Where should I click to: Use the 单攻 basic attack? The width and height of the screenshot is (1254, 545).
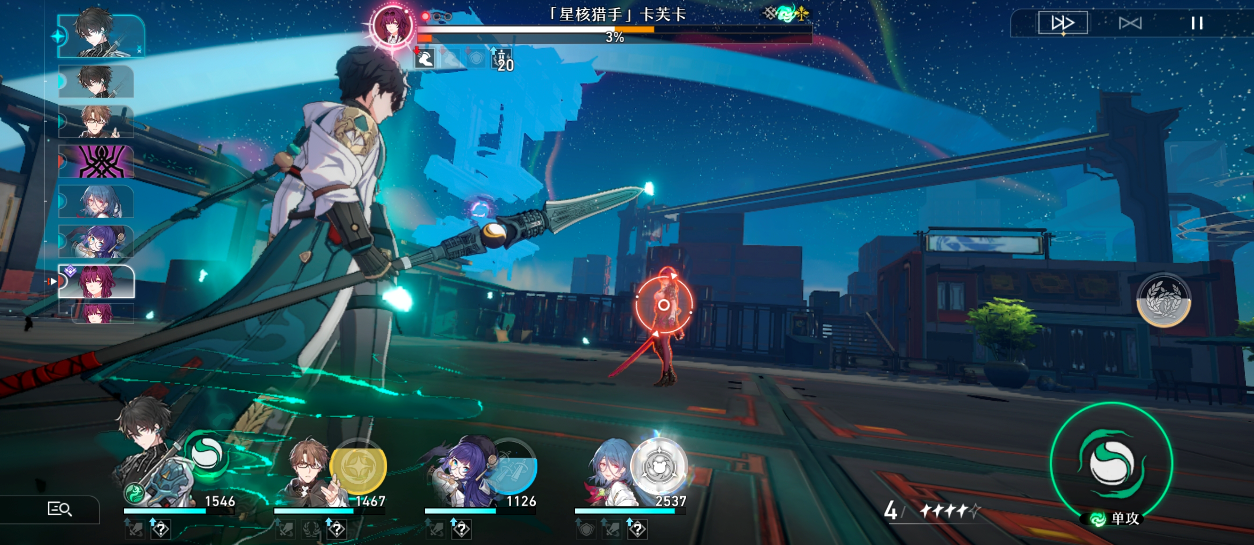[1110, 463]
